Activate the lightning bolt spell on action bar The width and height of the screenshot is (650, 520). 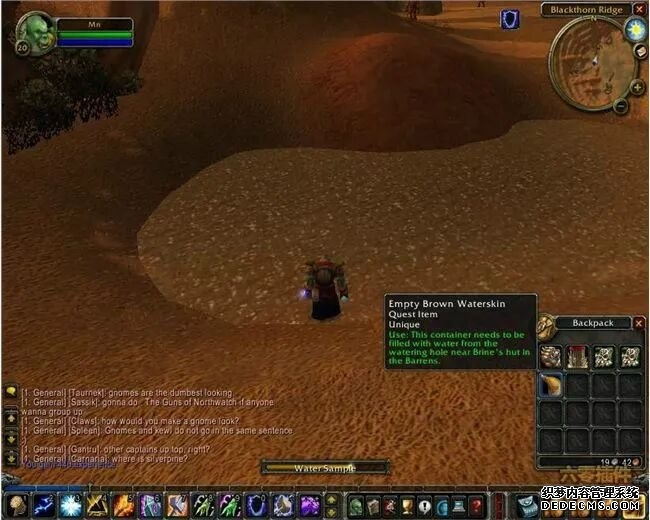point(43,505)
